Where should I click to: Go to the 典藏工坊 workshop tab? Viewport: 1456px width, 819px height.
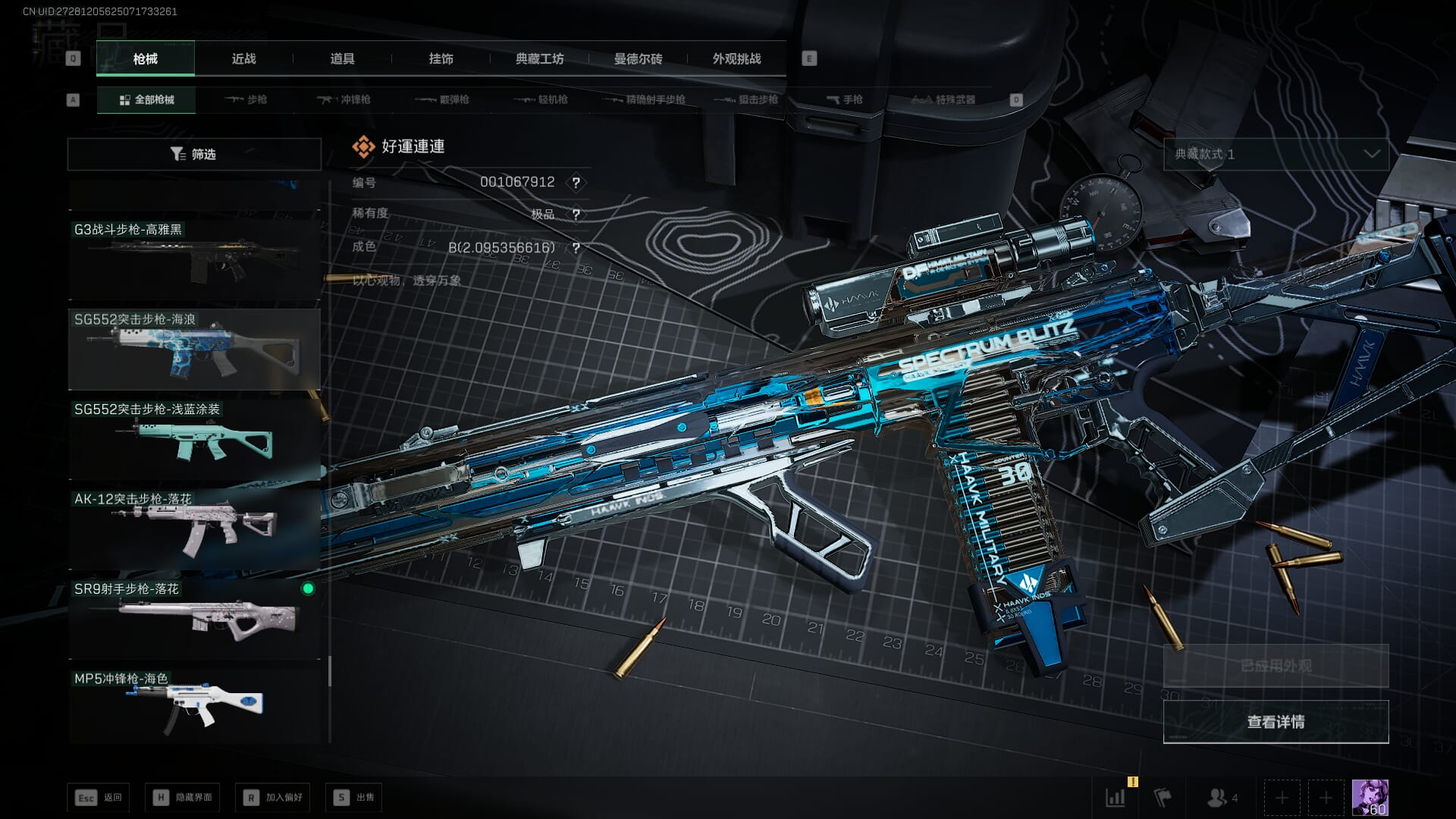point(539,58)
